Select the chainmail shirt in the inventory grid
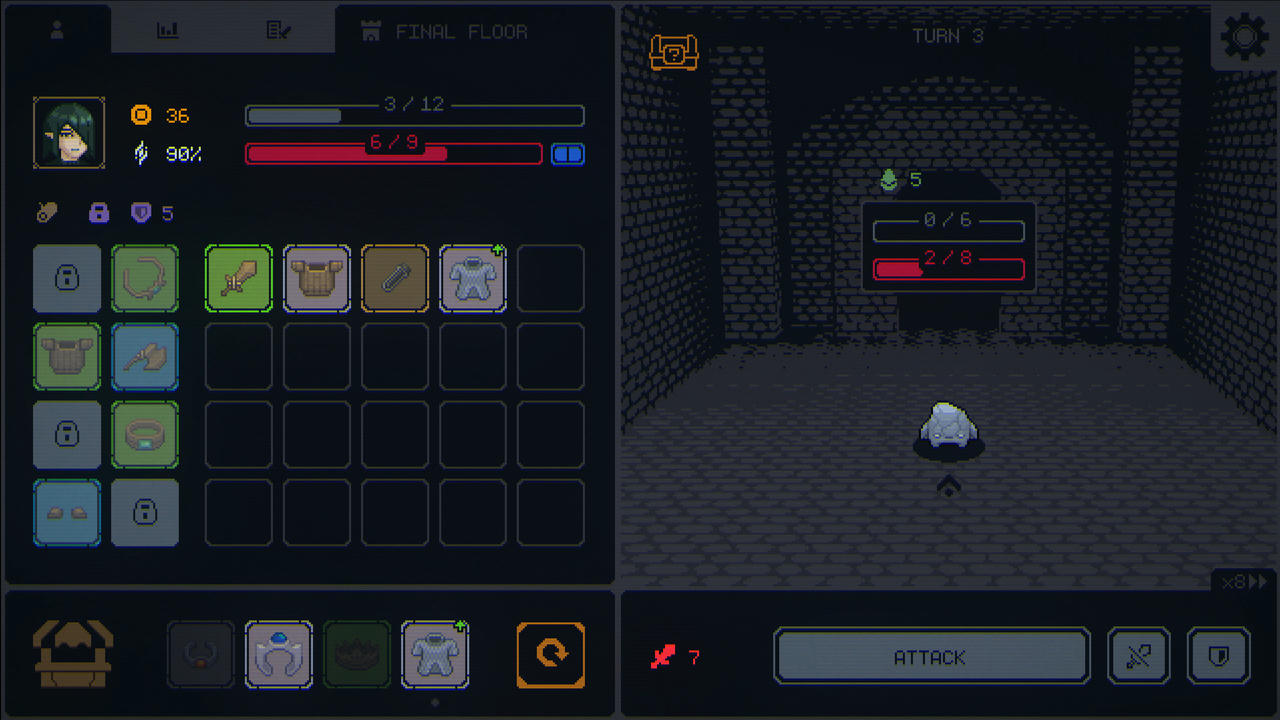The width and height of the screenshot is (1280, 720). [x=473, y=279]
